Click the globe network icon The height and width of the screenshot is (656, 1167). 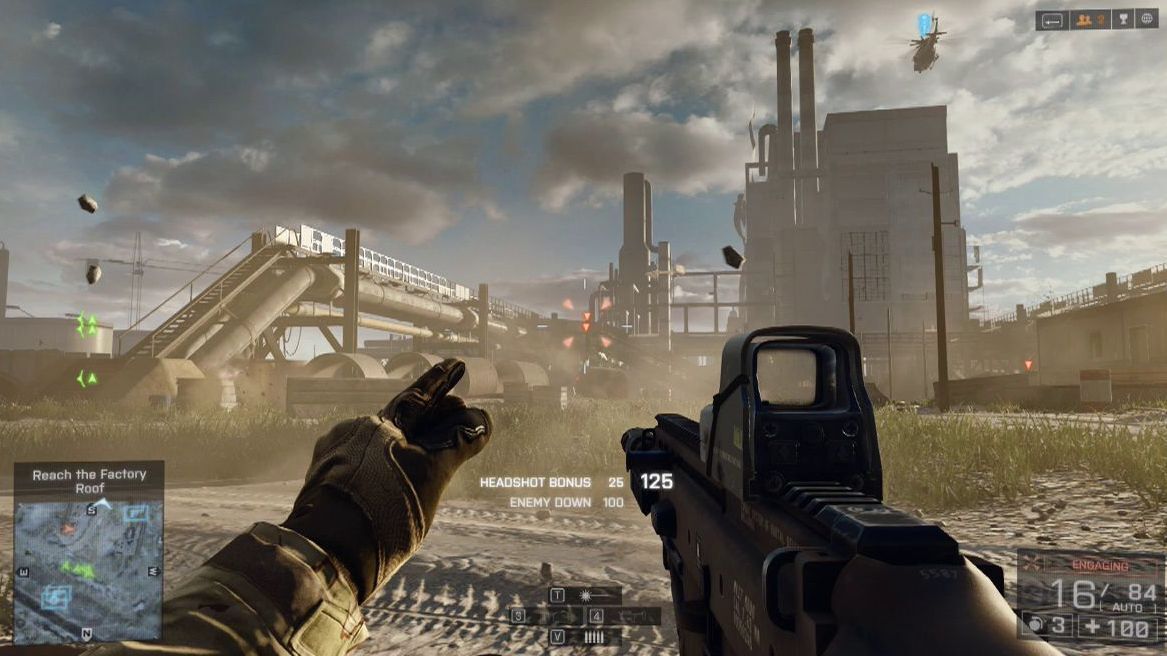coord(1146,19)
